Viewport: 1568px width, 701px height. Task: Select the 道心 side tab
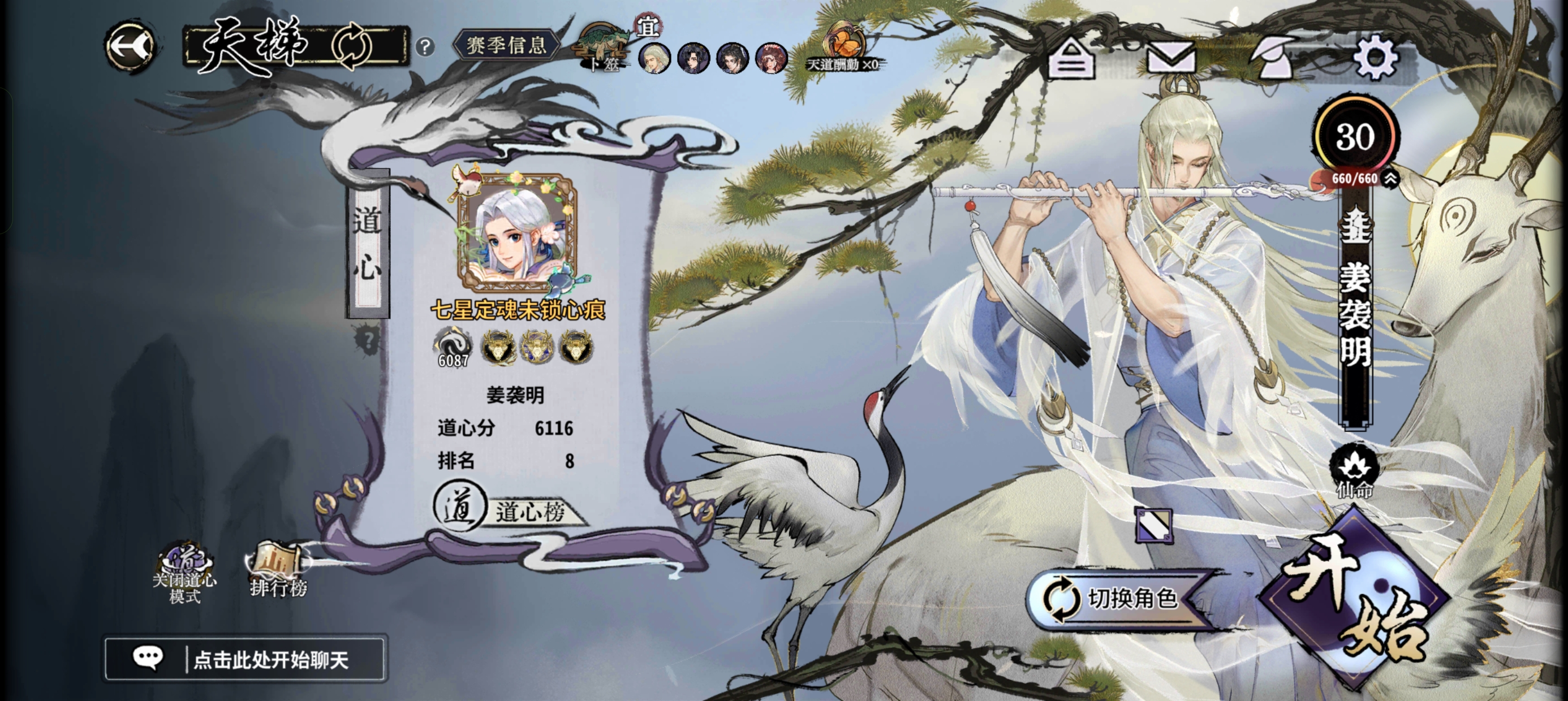[368, 244]
